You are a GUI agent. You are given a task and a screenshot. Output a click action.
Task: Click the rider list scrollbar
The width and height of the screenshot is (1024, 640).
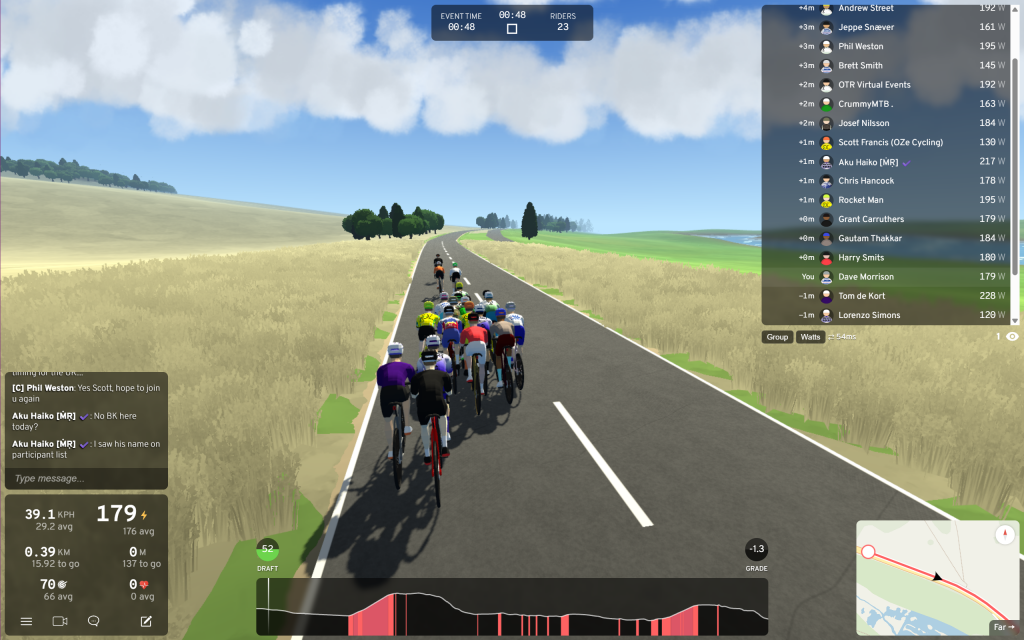click(x=1015, y=160)
